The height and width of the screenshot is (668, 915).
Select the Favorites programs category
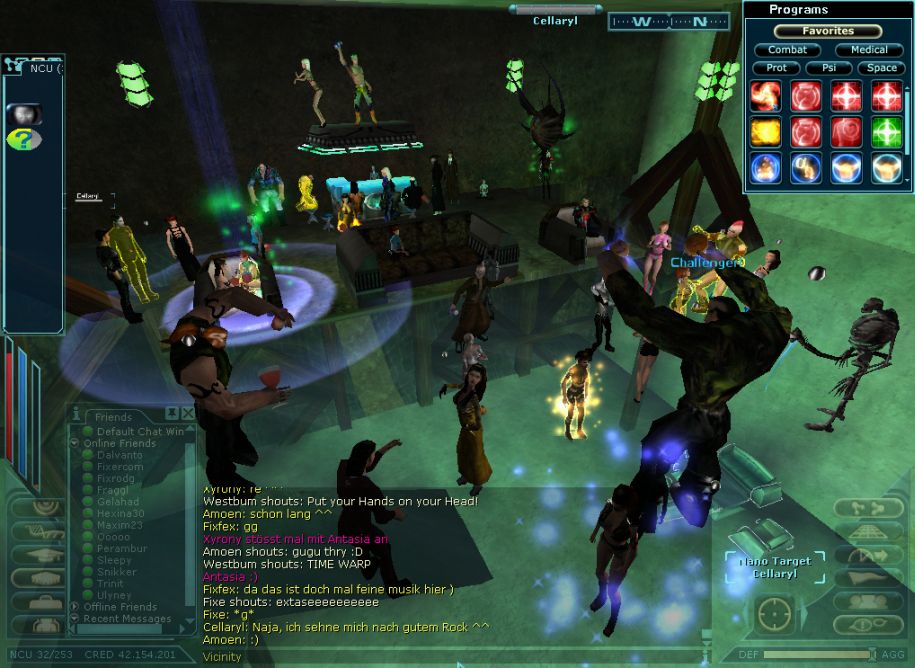pos(827,31)
